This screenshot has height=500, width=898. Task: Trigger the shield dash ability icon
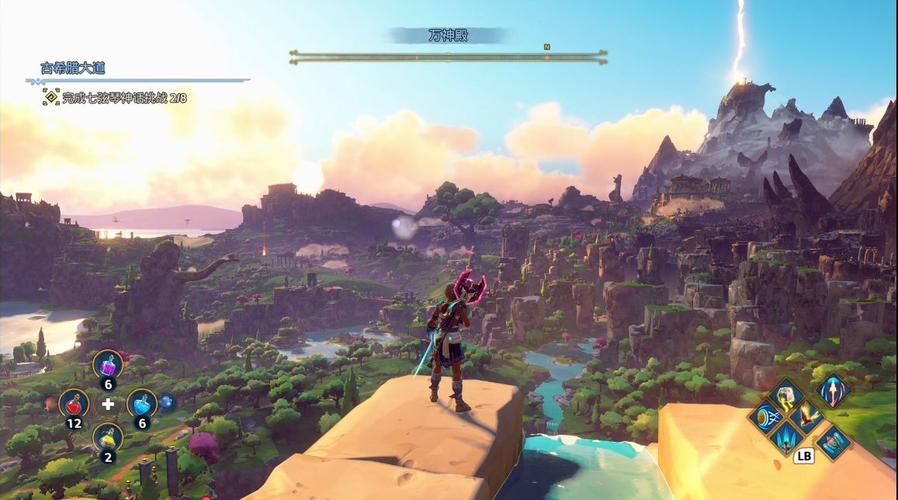(x=767, y=417)
